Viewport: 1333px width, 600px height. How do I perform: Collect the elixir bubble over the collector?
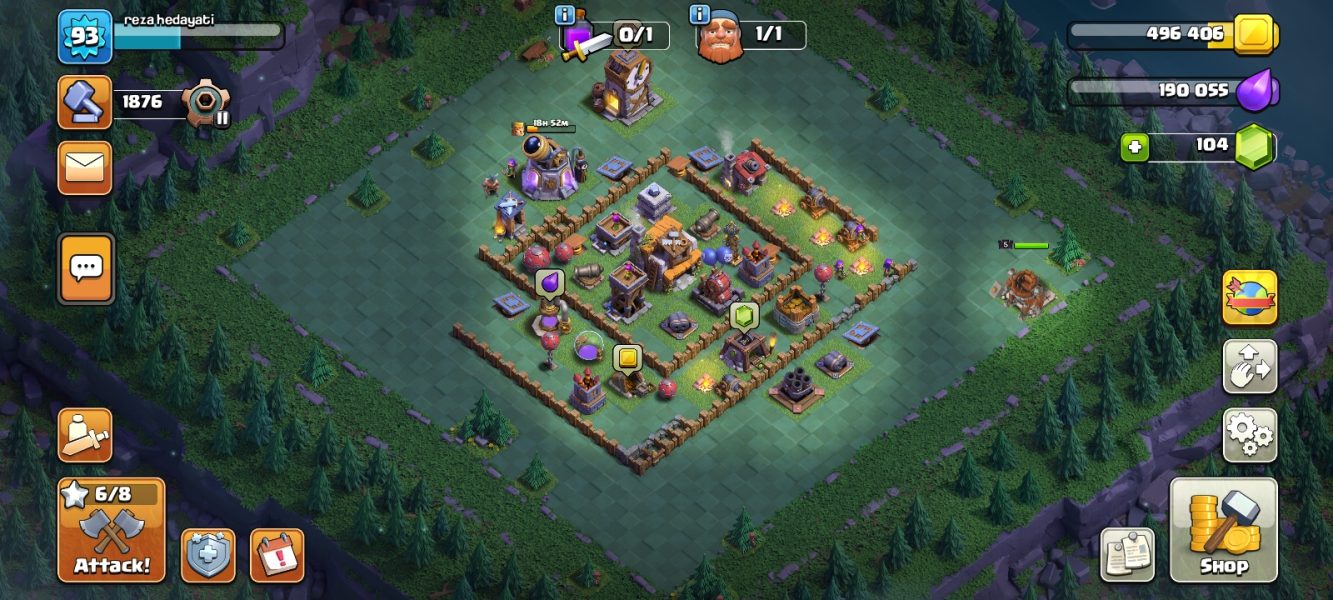(549, 283)
